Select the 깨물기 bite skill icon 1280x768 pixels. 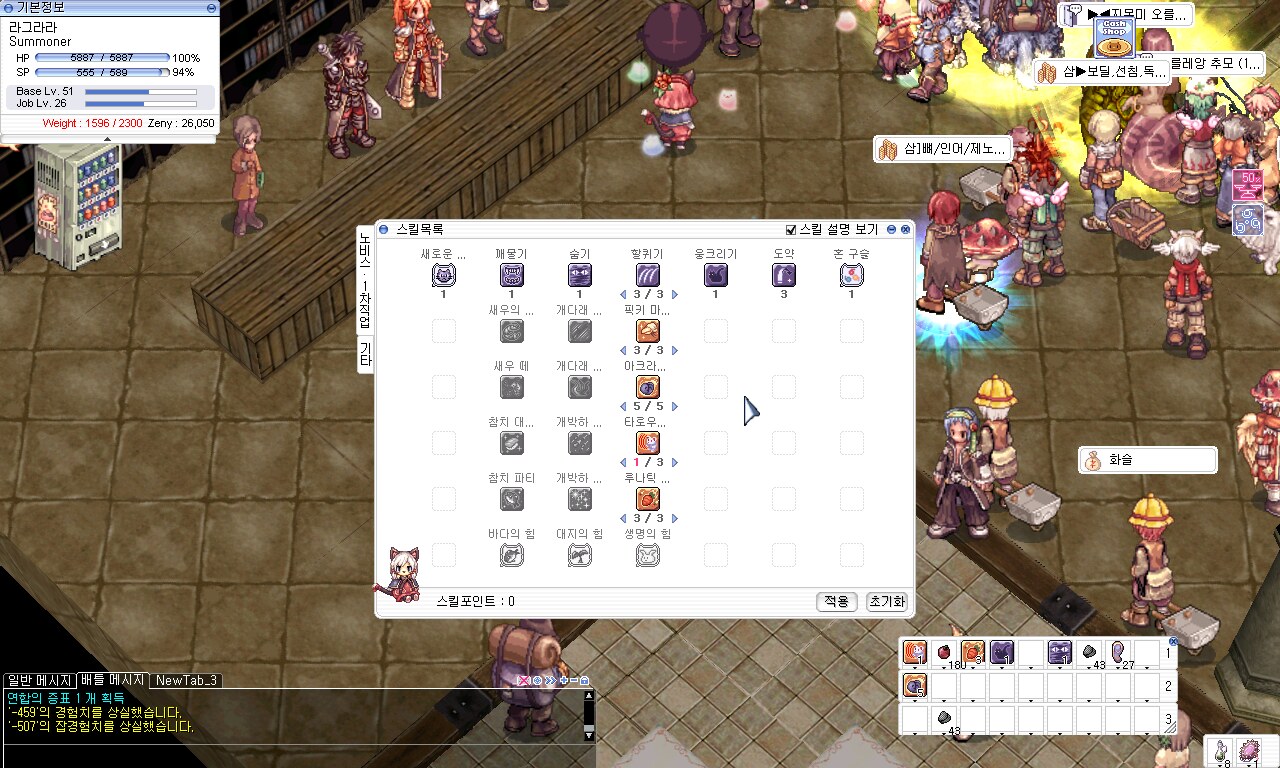pos(511,275)
